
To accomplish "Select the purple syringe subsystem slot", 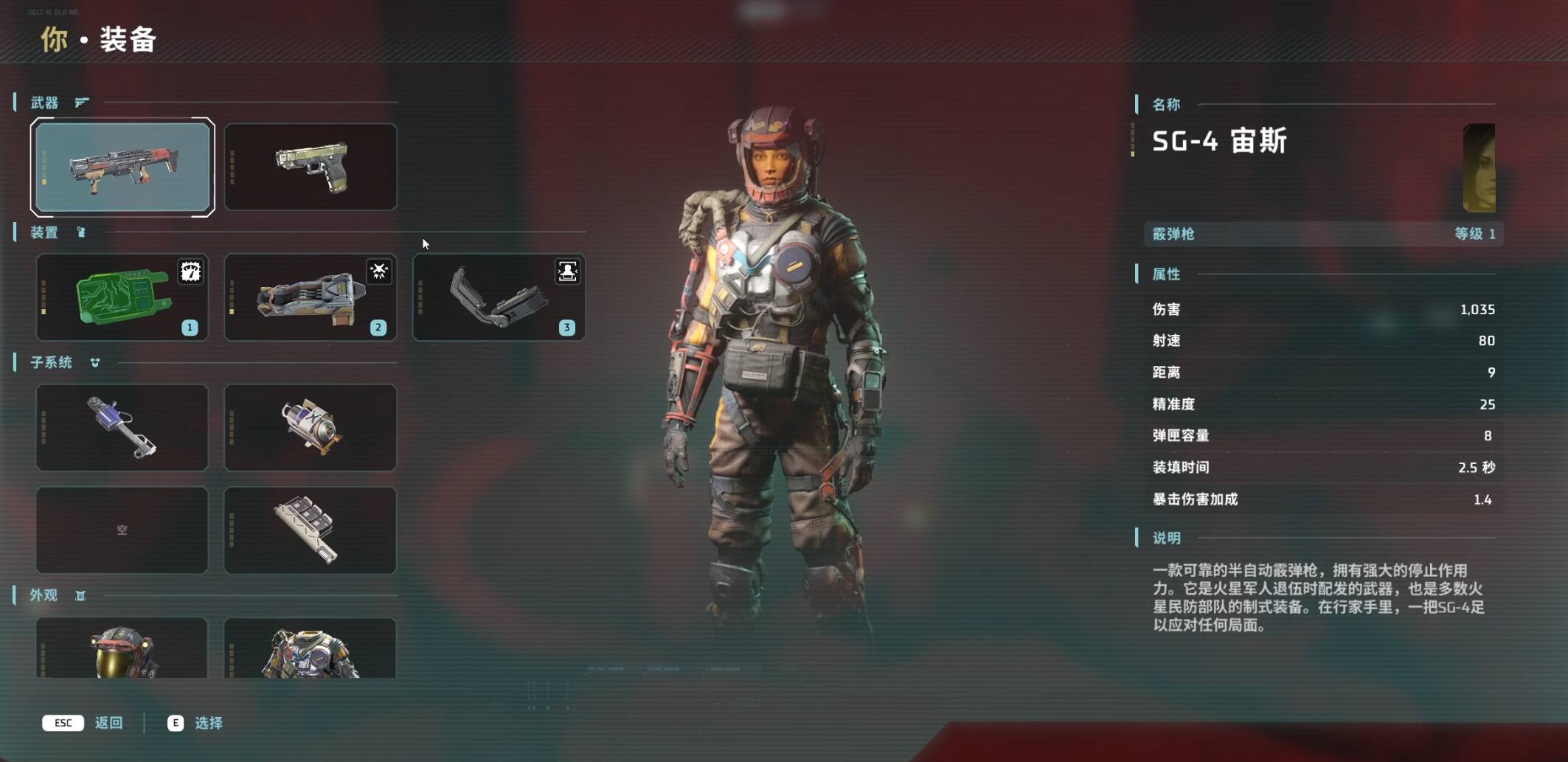I will pos(122,427).
